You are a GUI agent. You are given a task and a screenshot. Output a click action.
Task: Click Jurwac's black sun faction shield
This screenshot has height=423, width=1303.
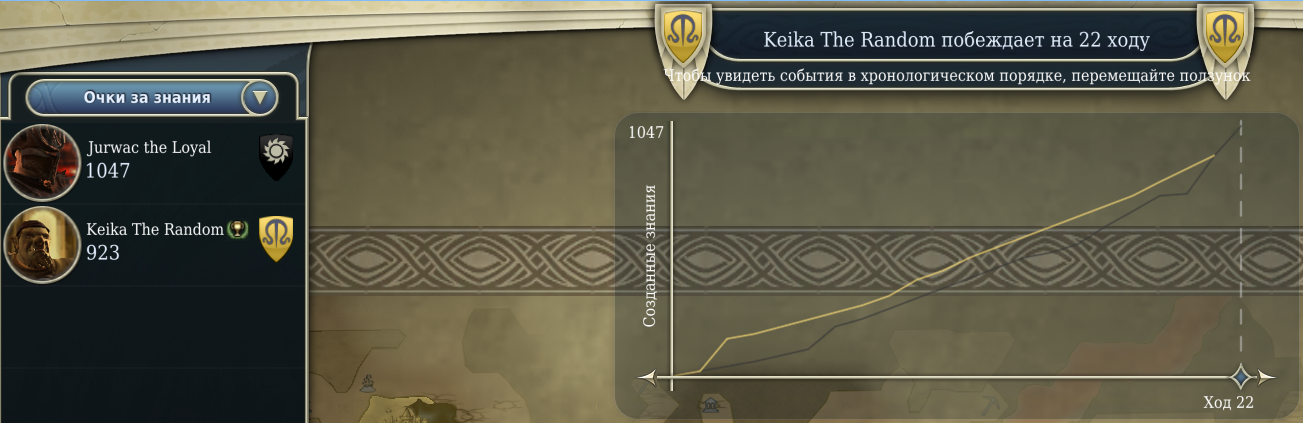(x=276, y=157)
